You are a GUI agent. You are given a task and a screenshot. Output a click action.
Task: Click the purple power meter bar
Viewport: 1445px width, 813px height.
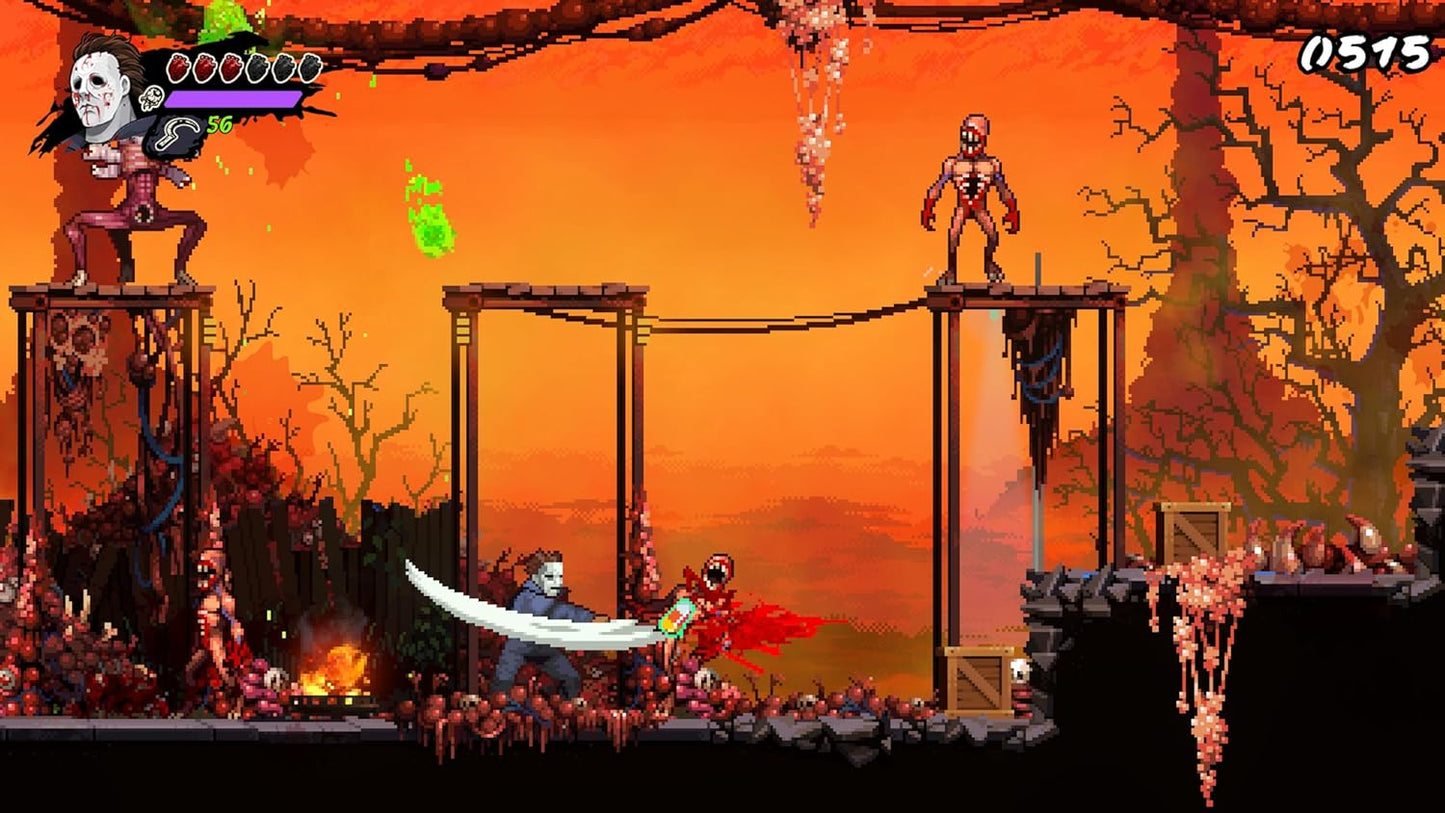[x=233, y=99]
